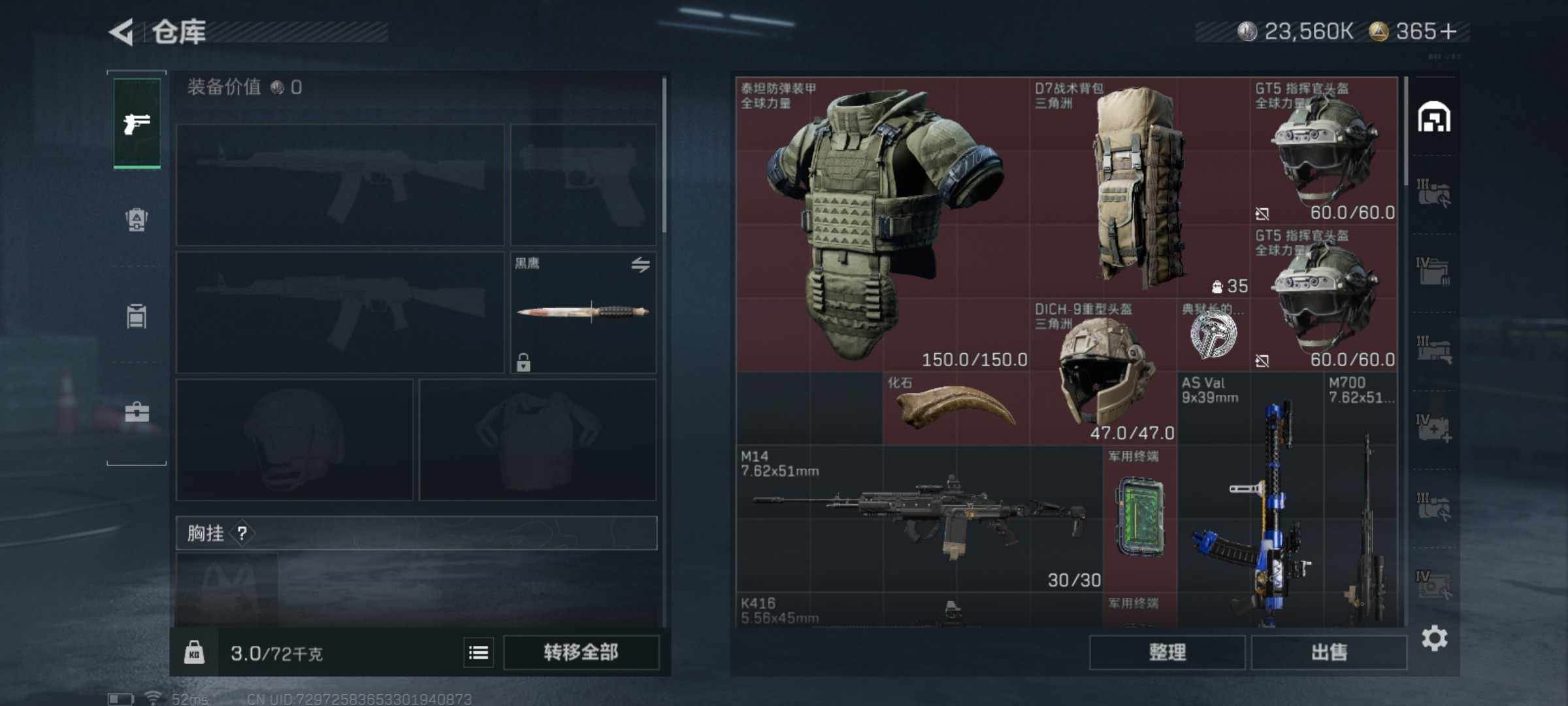Select the 黑鹰 knife slot
Screen dimensions: 1568x706
(583, 312)
